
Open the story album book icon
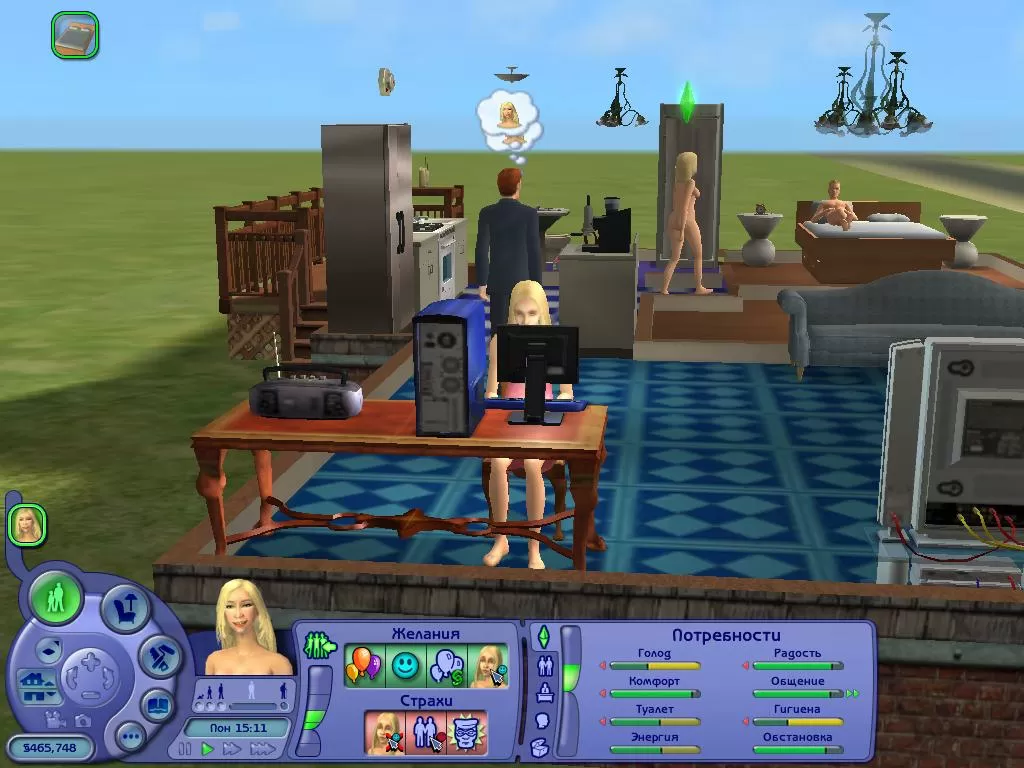[x=157, y=704]
